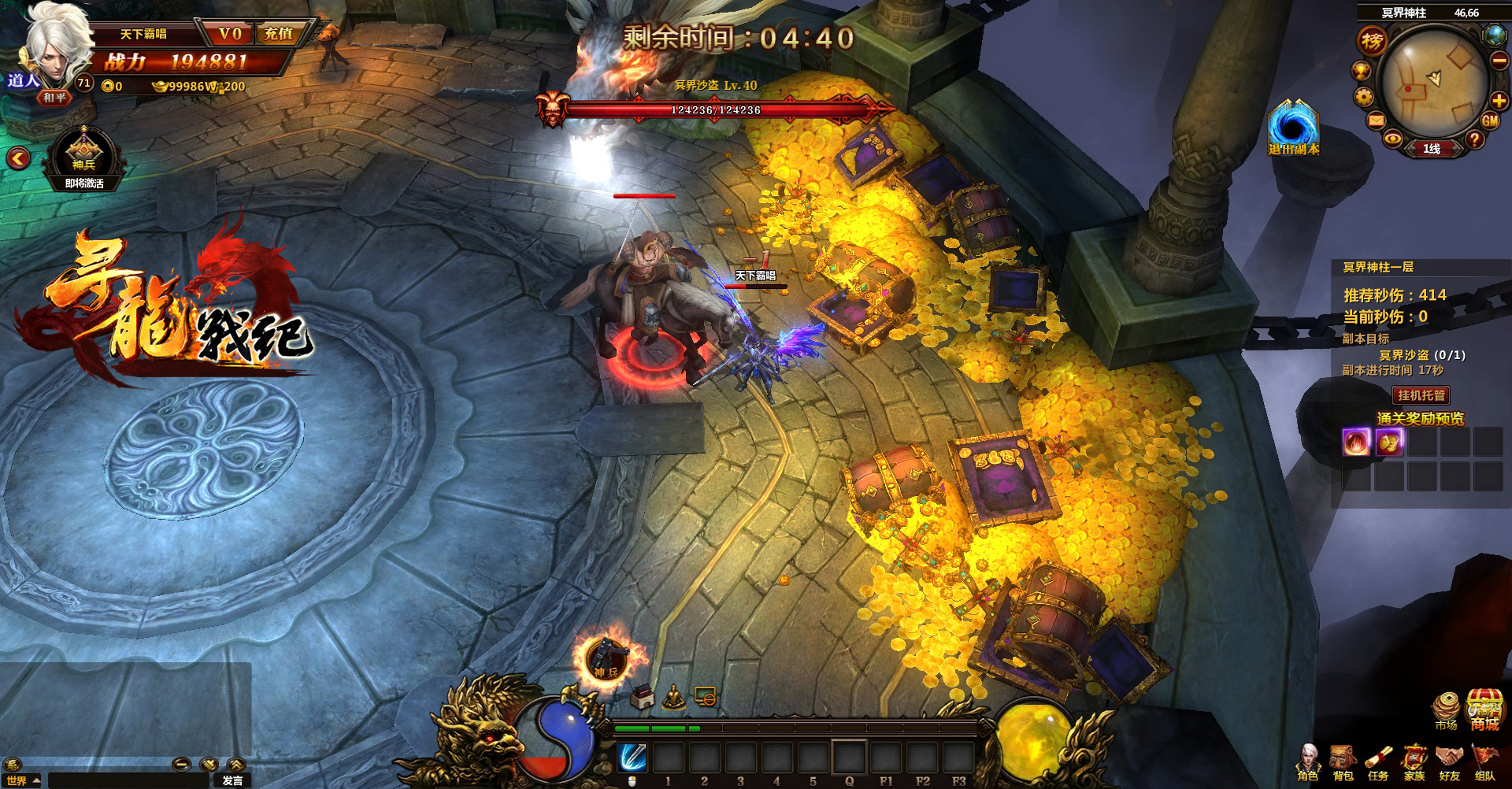Select the 1线 channel line selector

(1431, 149)
